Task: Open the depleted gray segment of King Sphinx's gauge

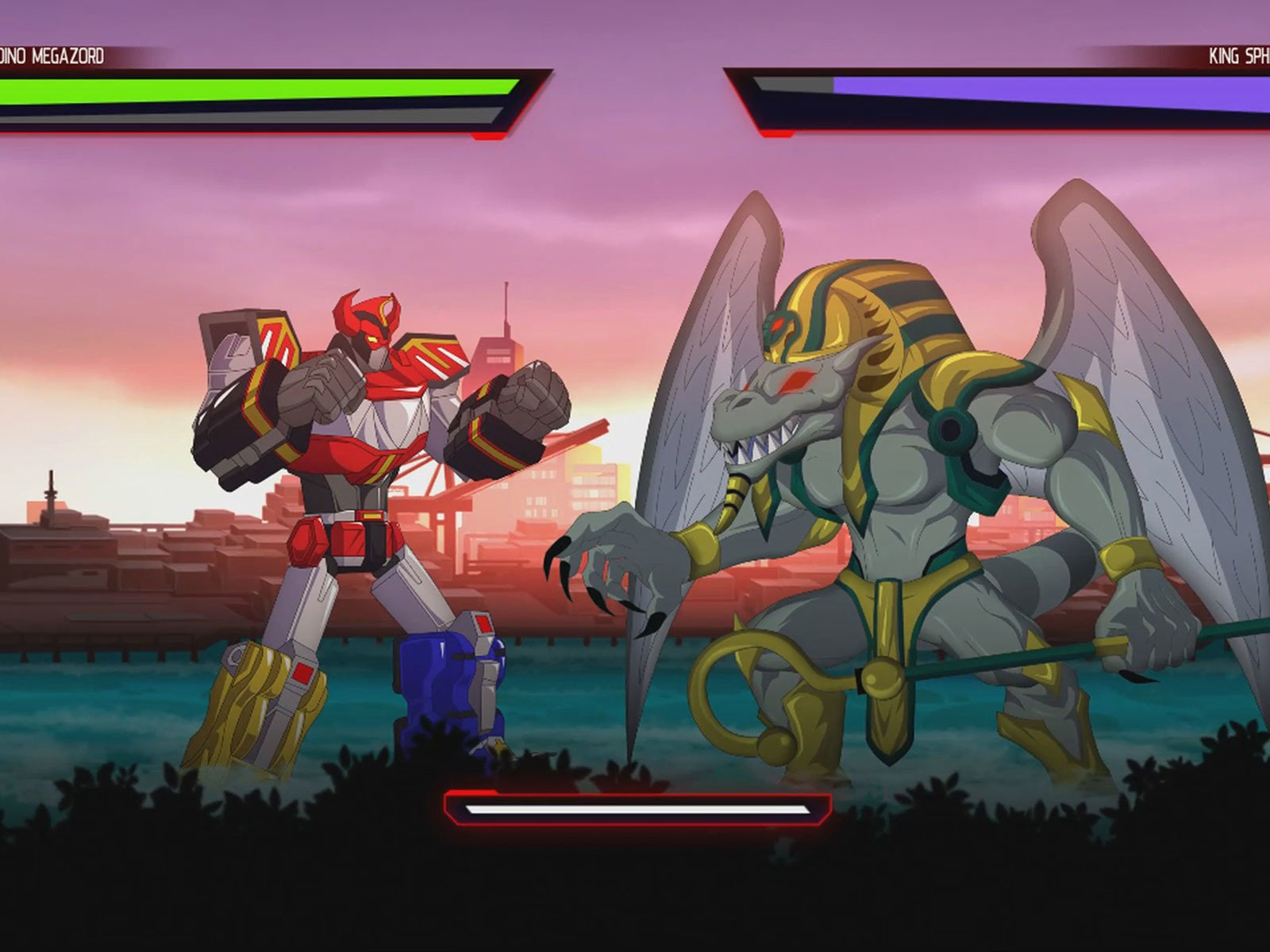Action: 794,83
